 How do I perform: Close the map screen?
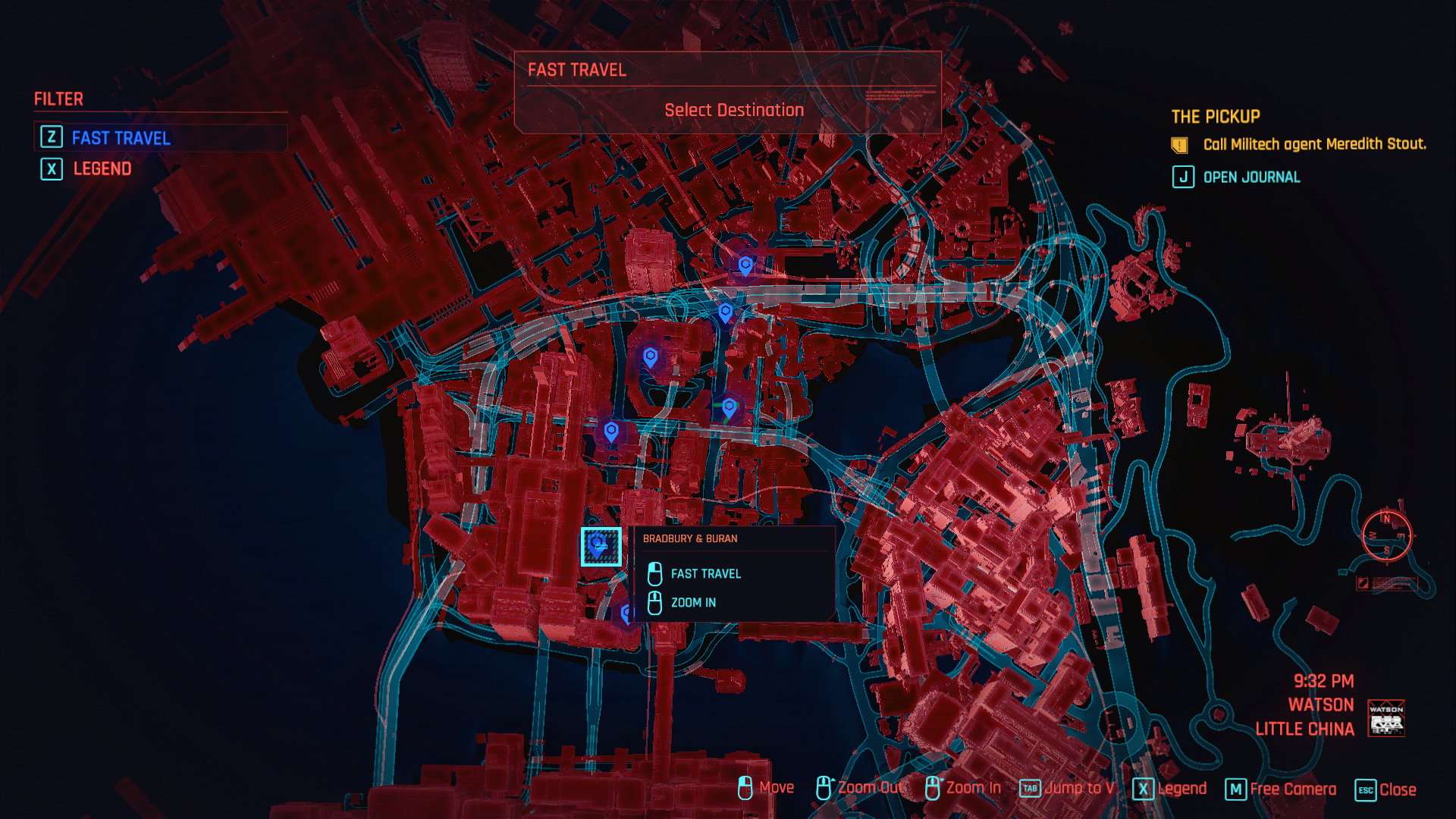[1385, 789]
